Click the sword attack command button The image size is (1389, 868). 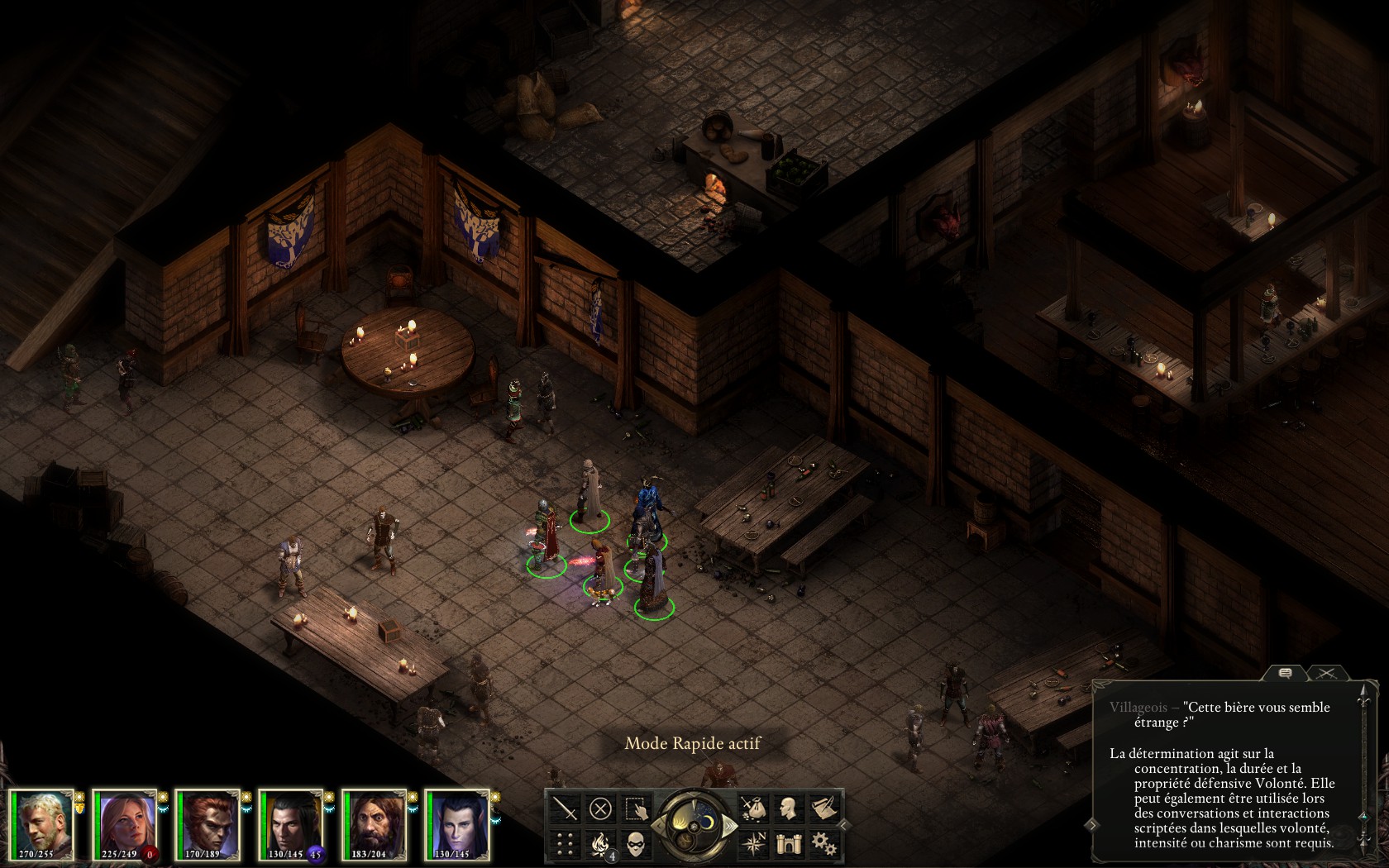(566, 808)
